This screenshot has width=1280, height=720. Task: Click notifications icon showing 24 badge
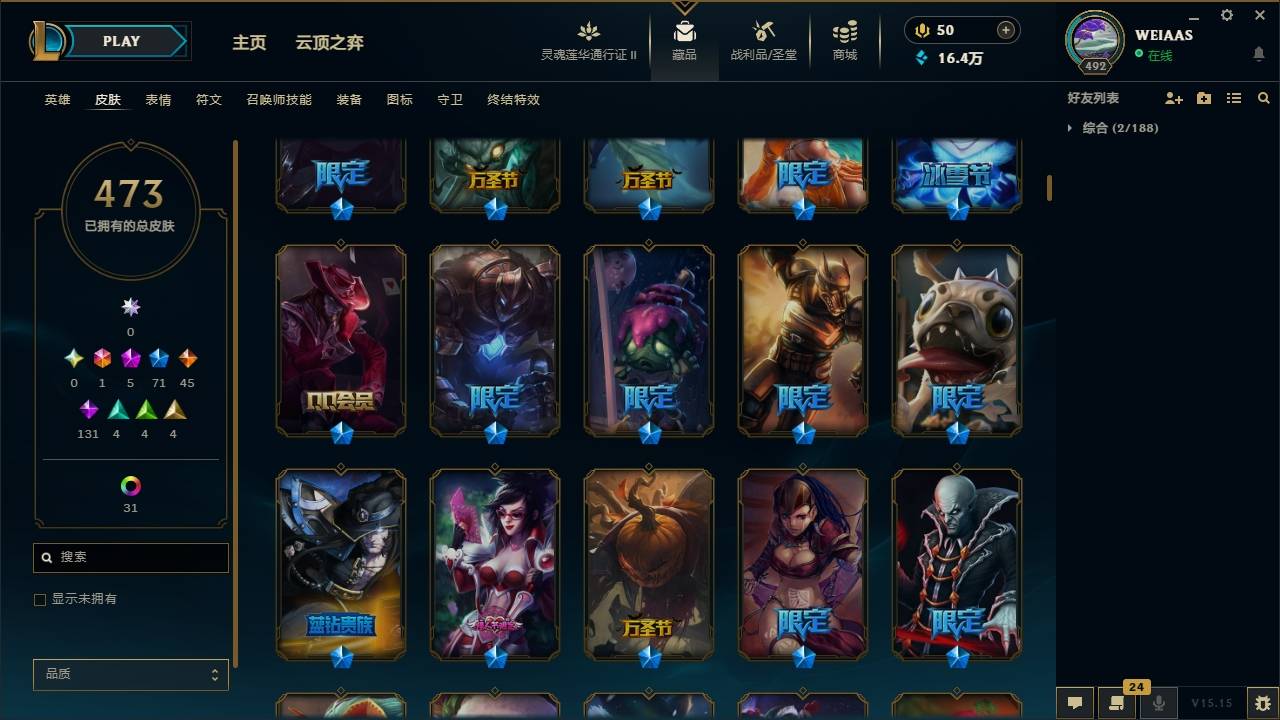click(x=1118, y=704)
